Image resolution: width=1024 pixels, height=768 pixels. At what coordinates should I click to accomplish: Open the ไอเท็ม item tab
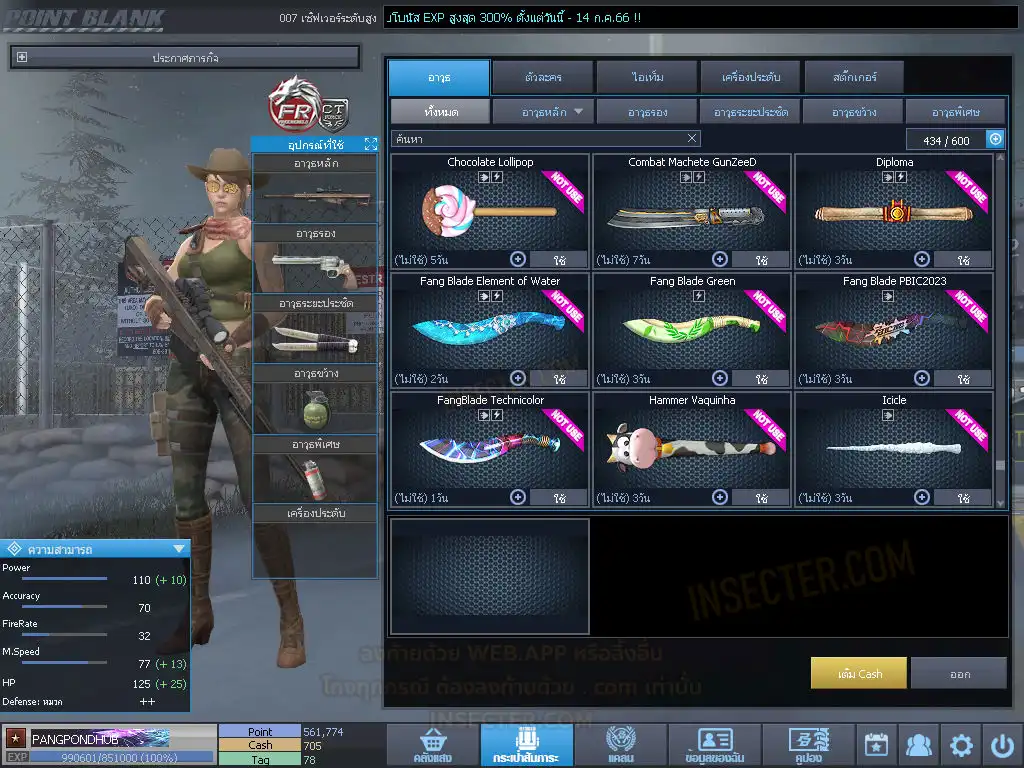coord(648,77)
